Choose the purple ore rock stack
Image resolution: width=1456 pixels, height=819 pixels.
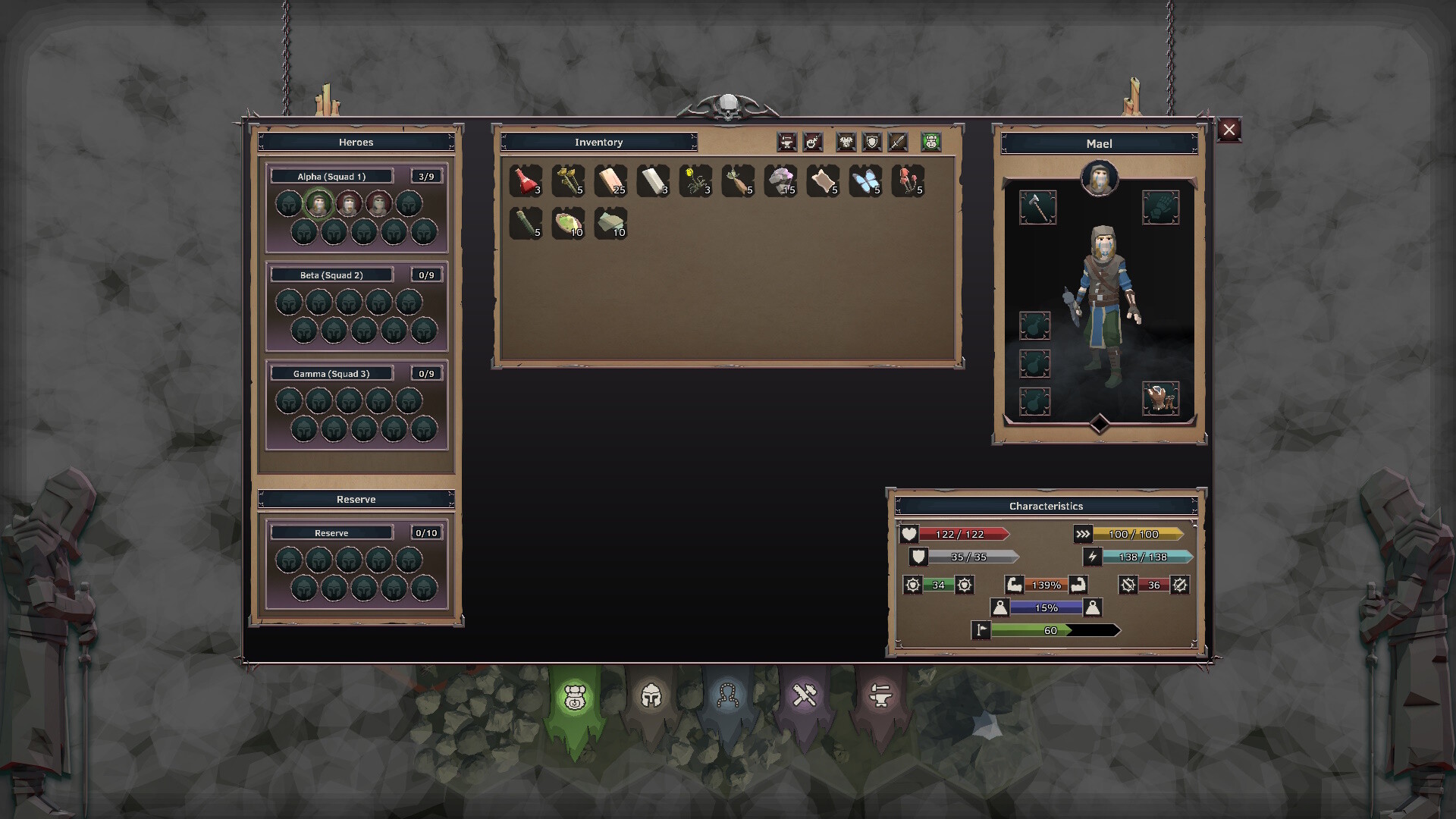pyautogui.click(x=780, y=181)
